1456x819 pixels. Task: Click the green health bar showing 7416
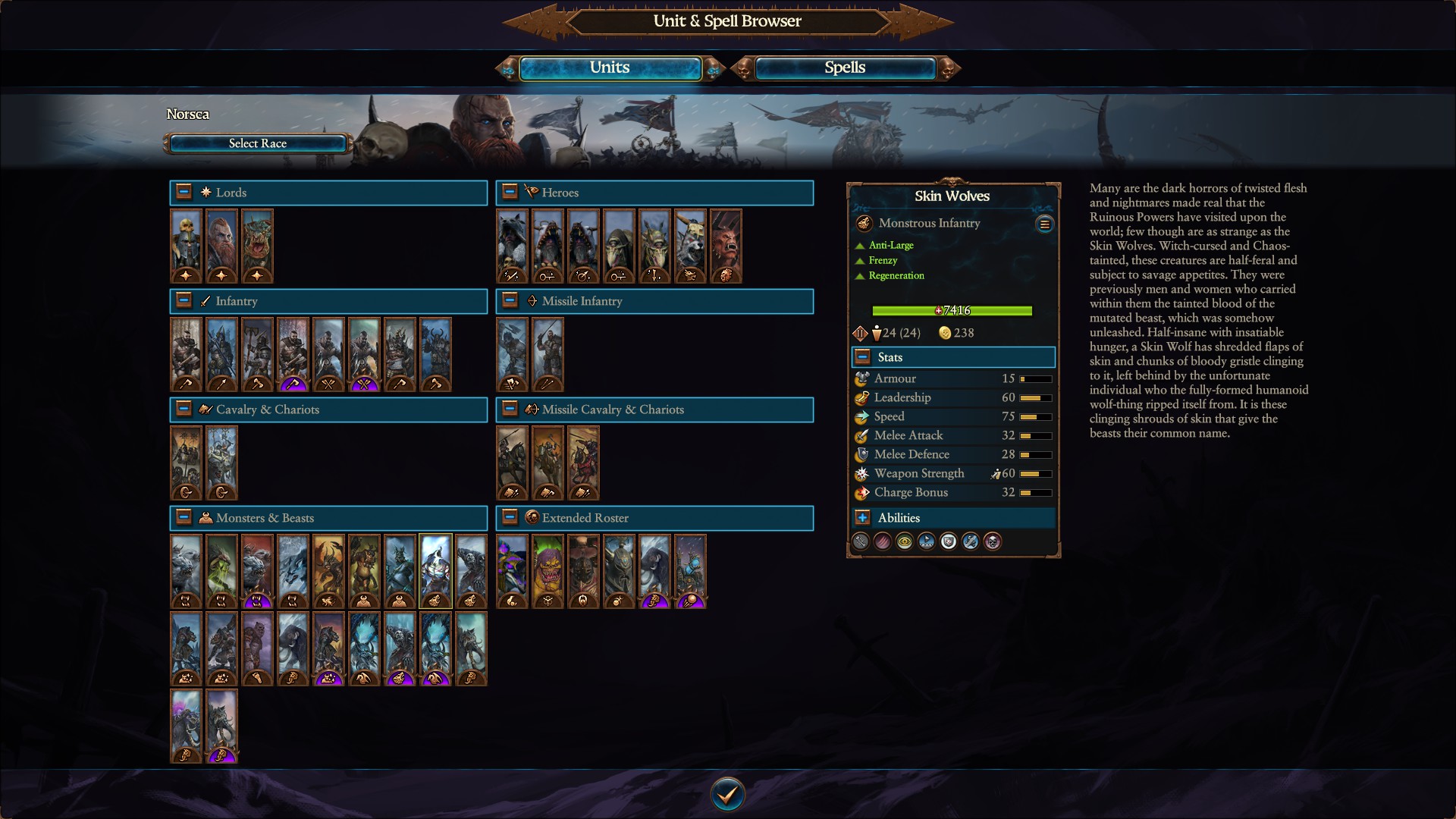[952, 310]
